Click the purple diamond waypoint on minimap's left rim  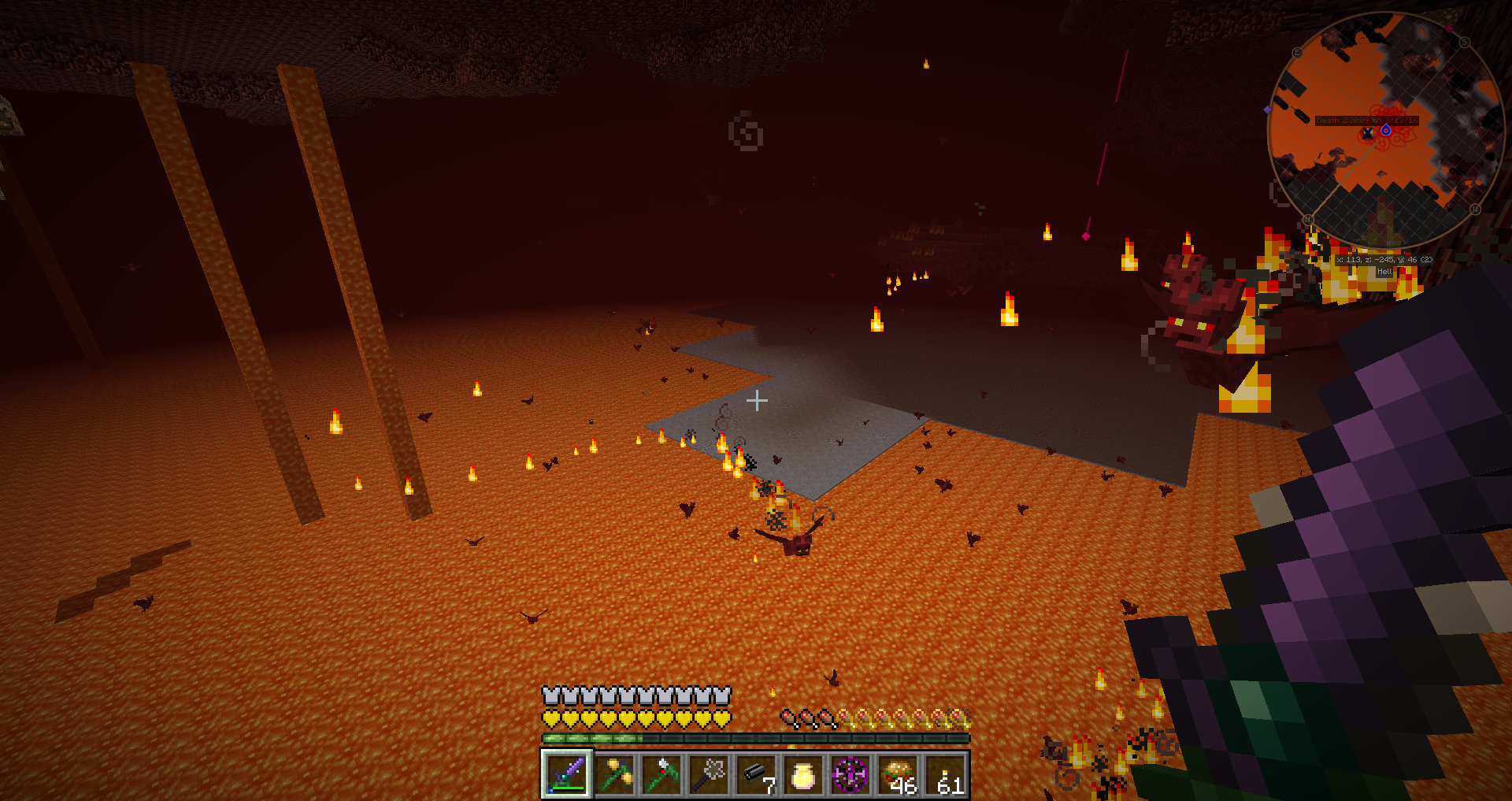[x=1267, y=109]
